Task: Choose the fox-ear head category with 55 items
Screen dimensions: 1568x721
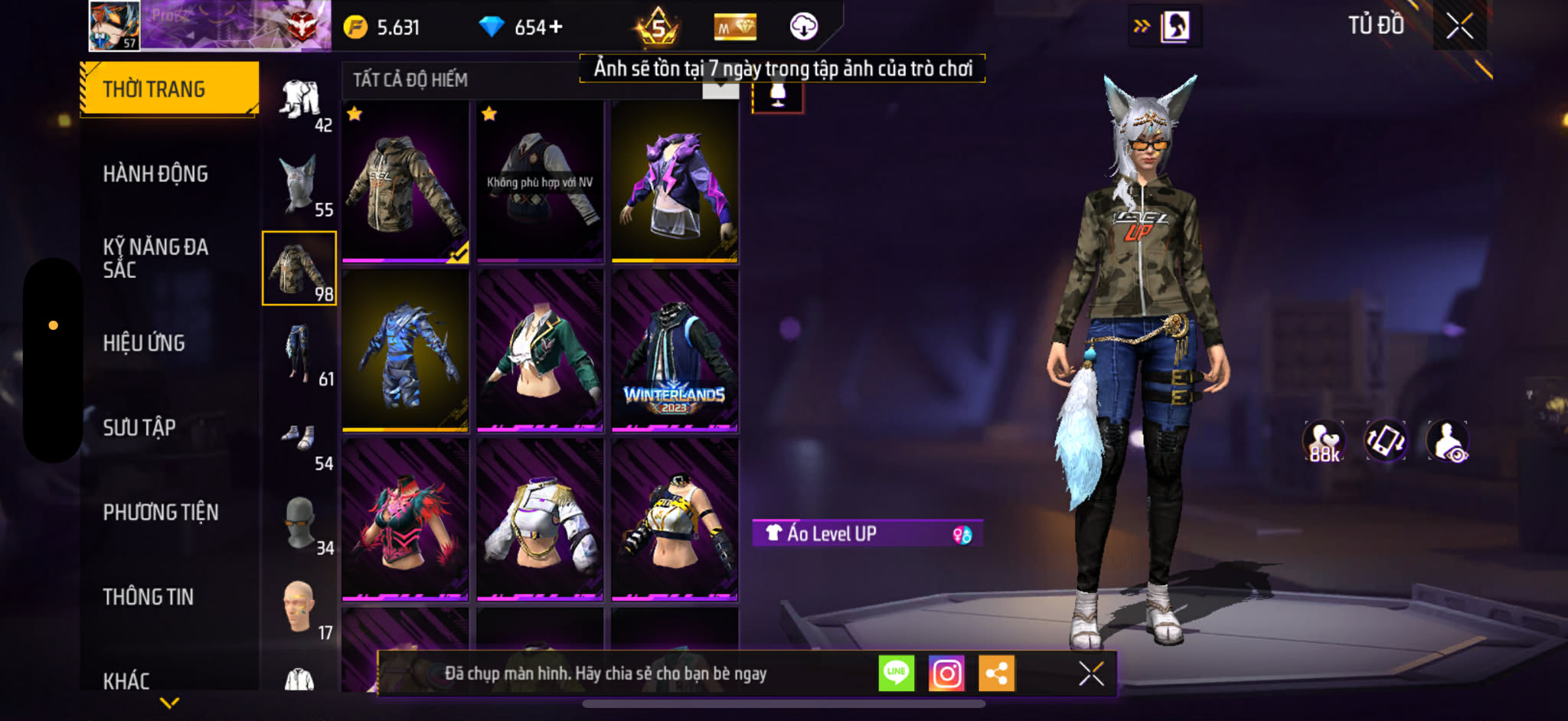Action: click(299, 185)
